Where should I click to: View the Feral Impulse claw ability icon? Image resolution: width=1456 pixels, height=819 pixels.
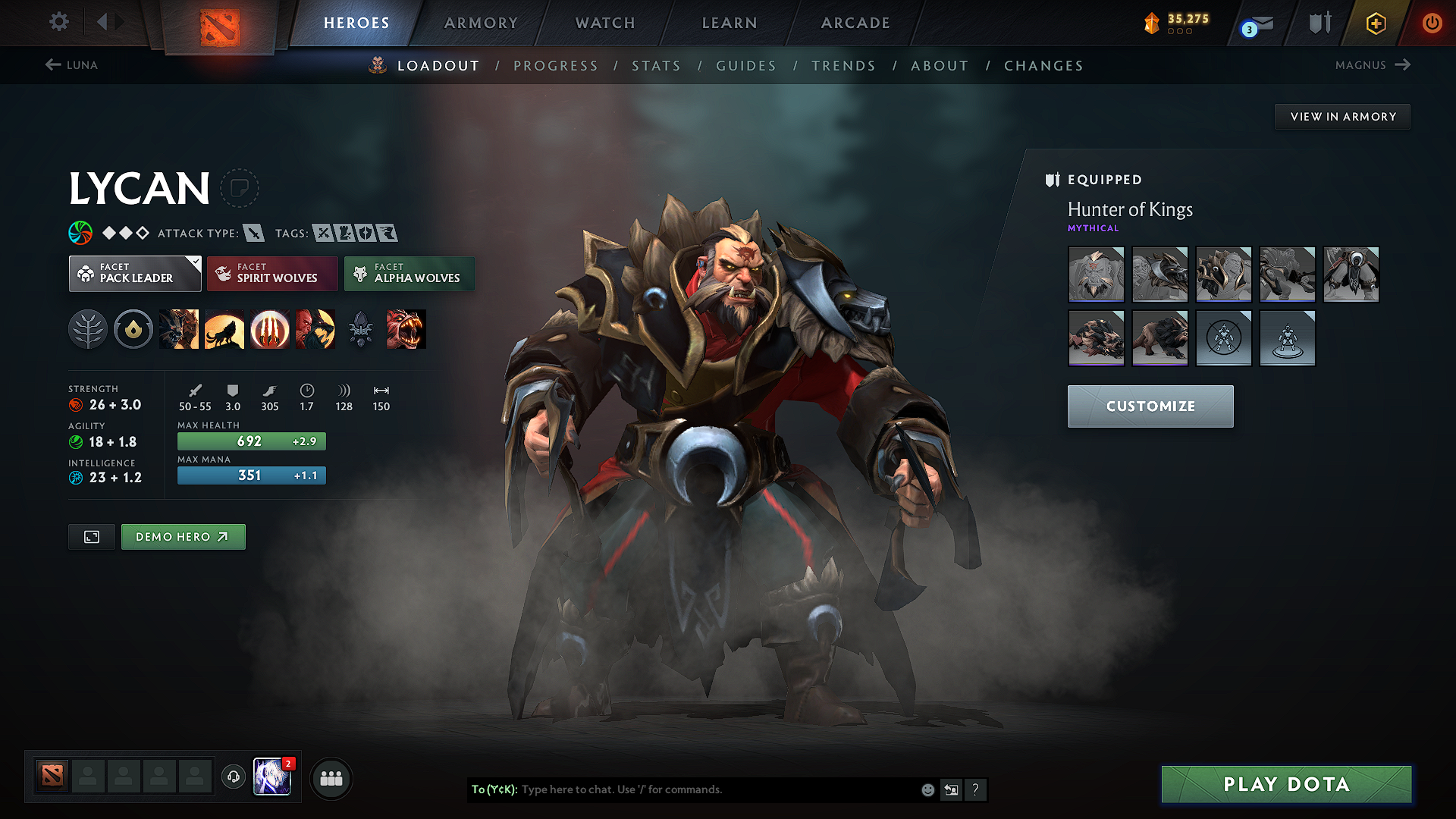coord(270,329)
